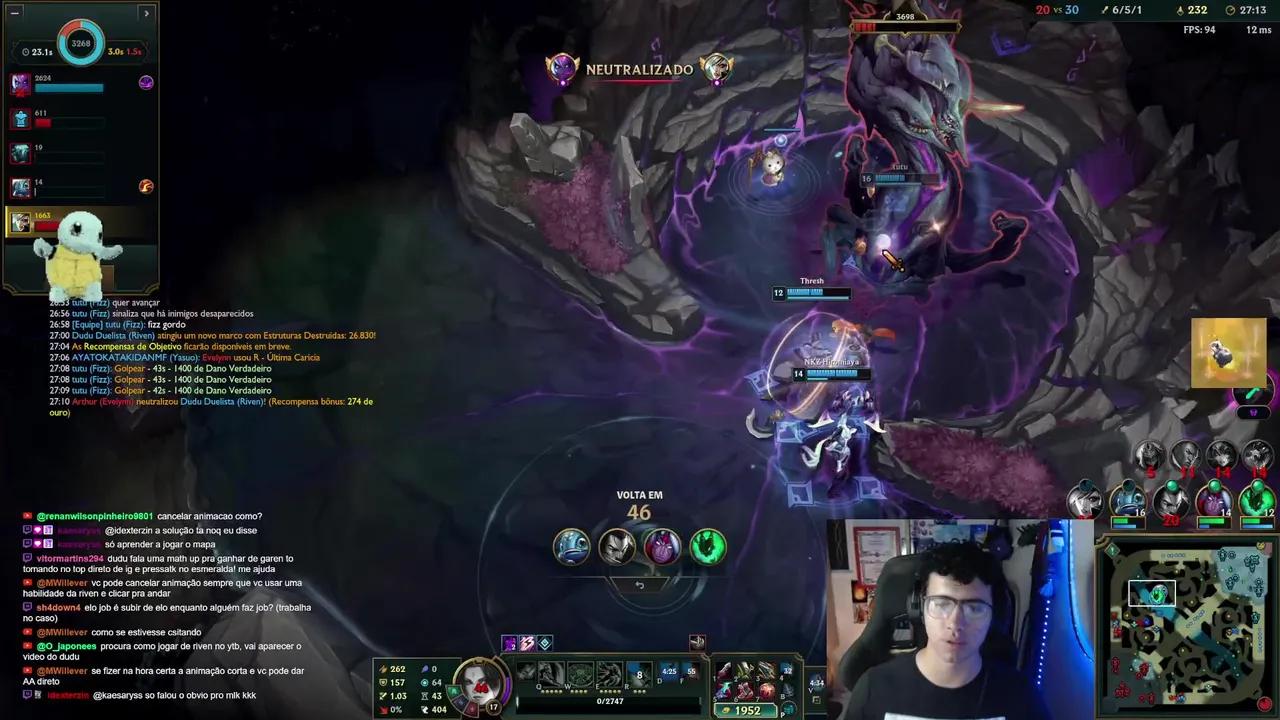This screenshot has width=1280, height=720.
Task: Open the shop via the 1952 gold display
Action: (x=748, y=709)
